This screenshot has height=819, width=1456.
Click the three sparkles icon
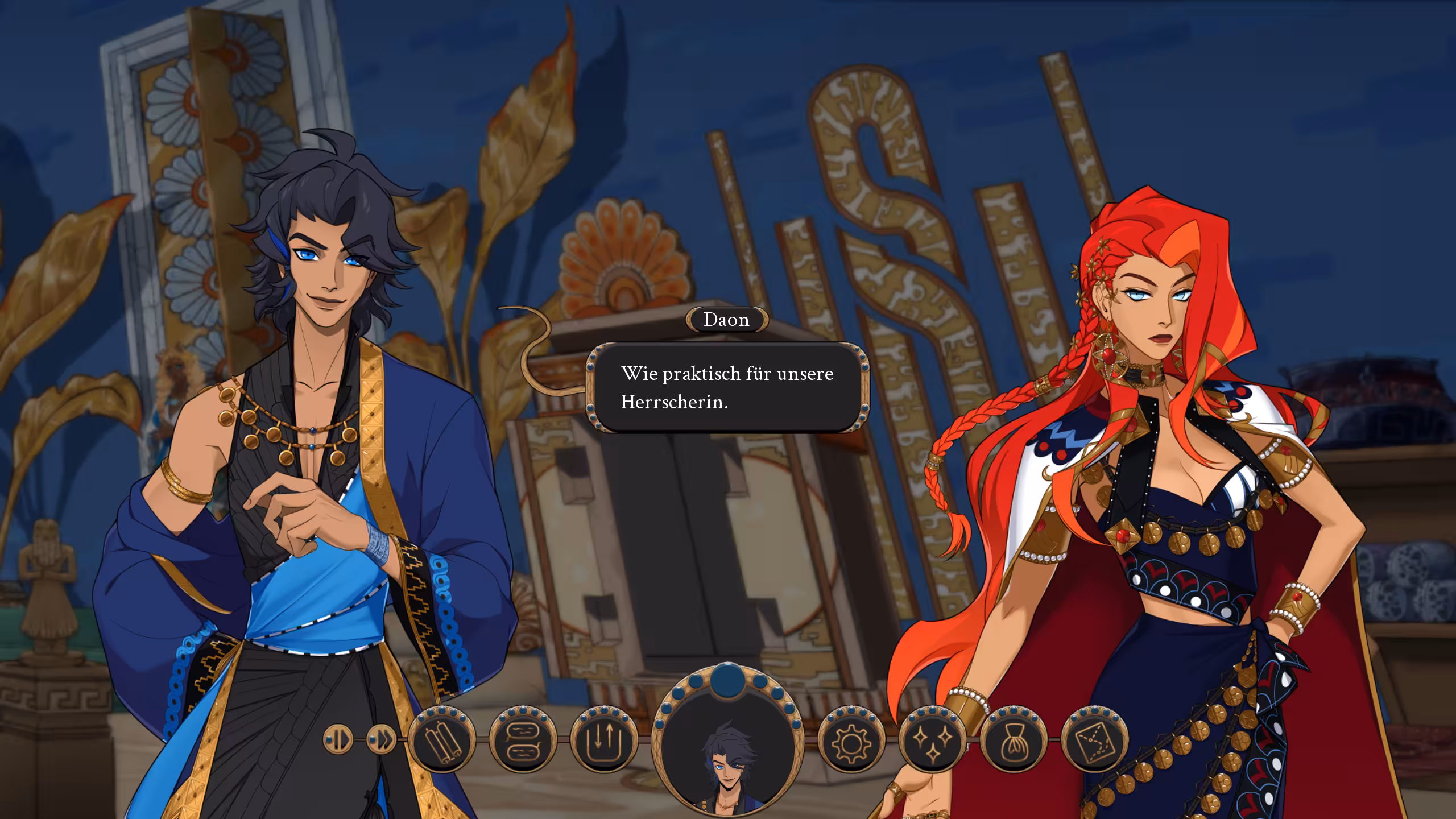pos(932,739)
